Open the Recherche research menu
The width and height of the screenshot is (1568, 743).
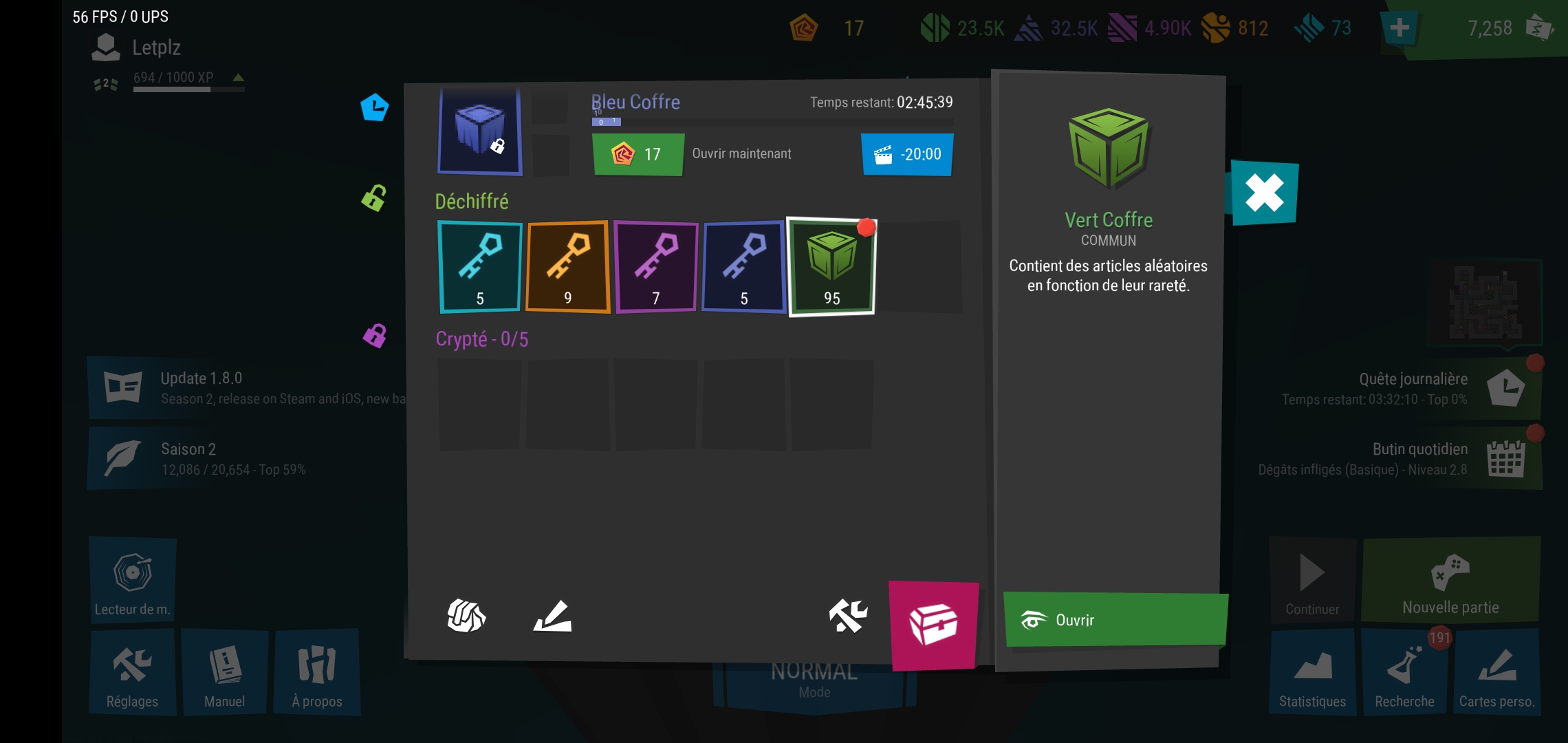pyautogui.click(x=1404, y=672)
